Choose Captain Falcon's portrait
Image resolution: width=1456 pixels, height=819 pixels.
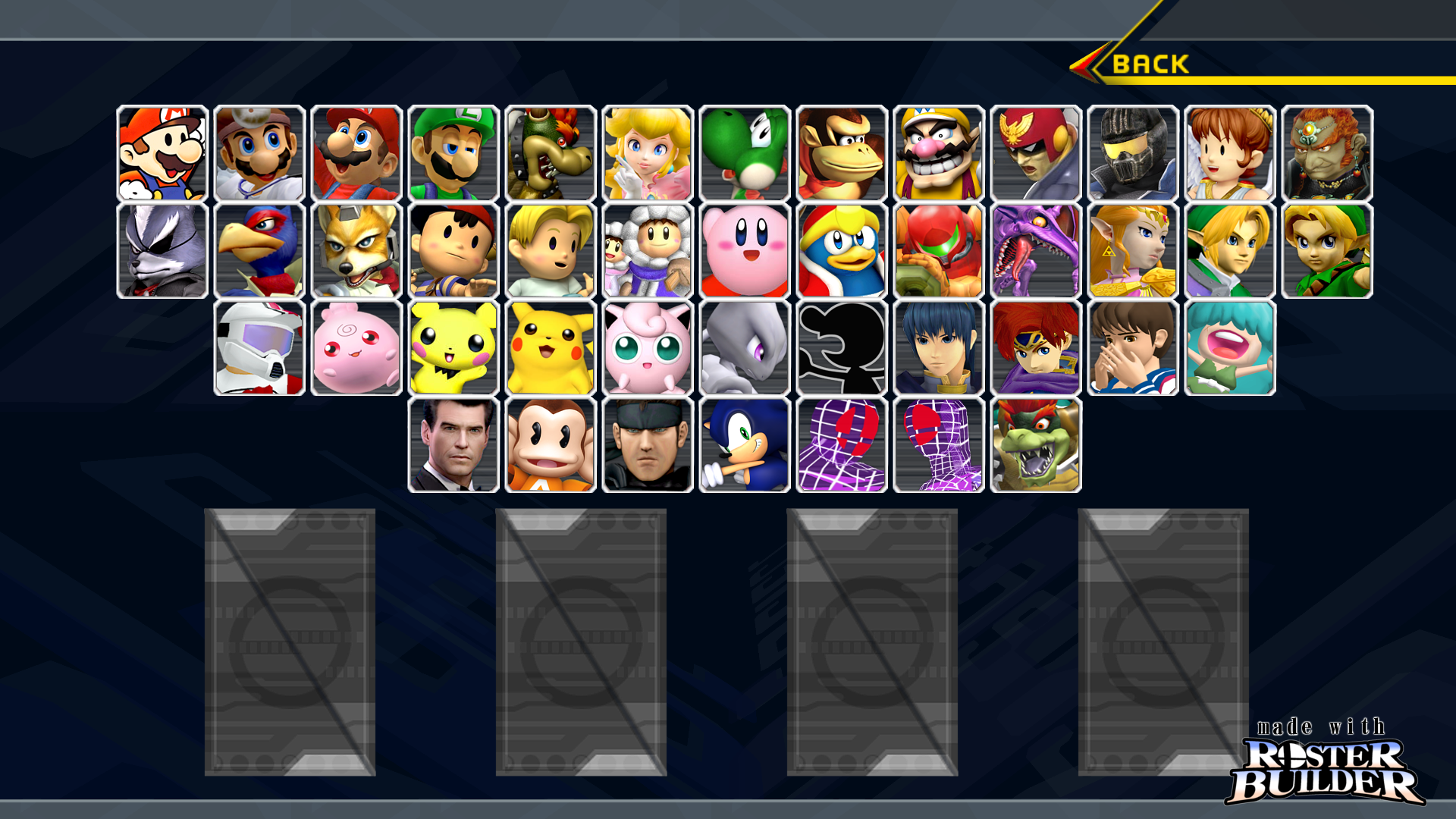pyautogui.click(x=1034, y=153)
